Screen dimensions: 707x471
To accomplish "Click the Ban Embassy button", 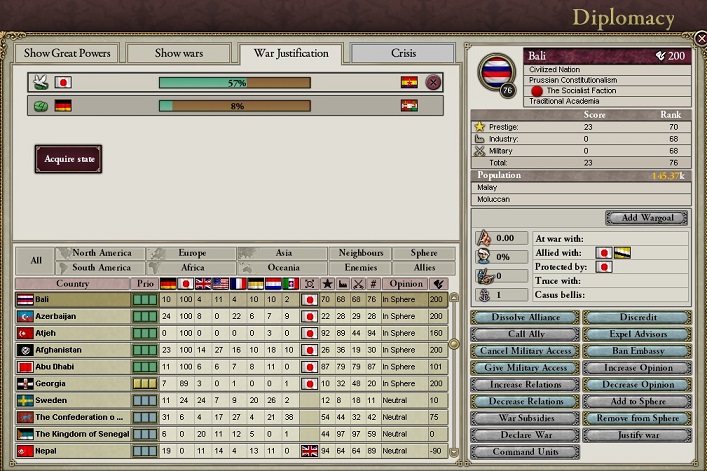I will (635, 351).
